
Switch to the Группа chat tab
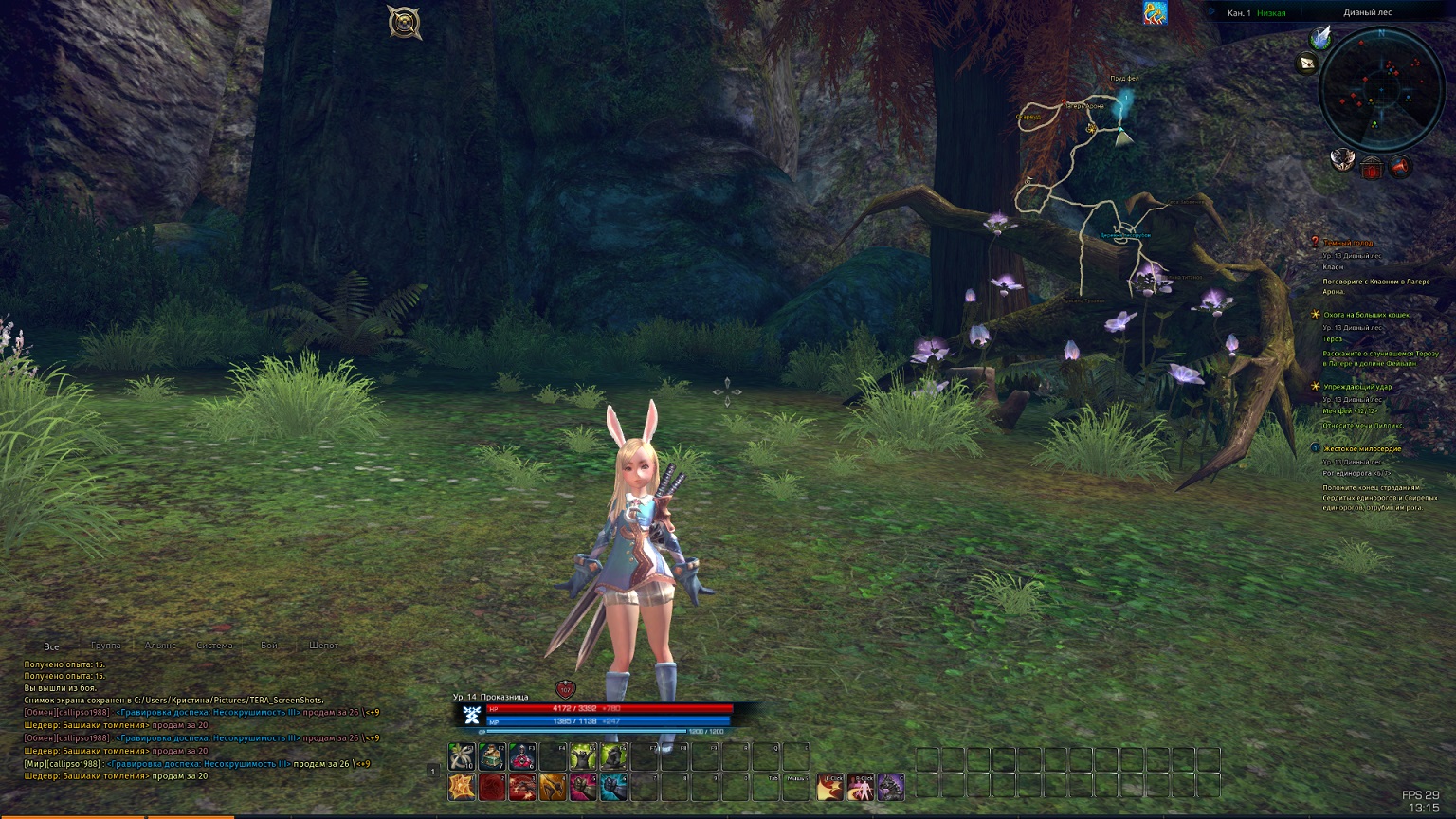point(105,646)
